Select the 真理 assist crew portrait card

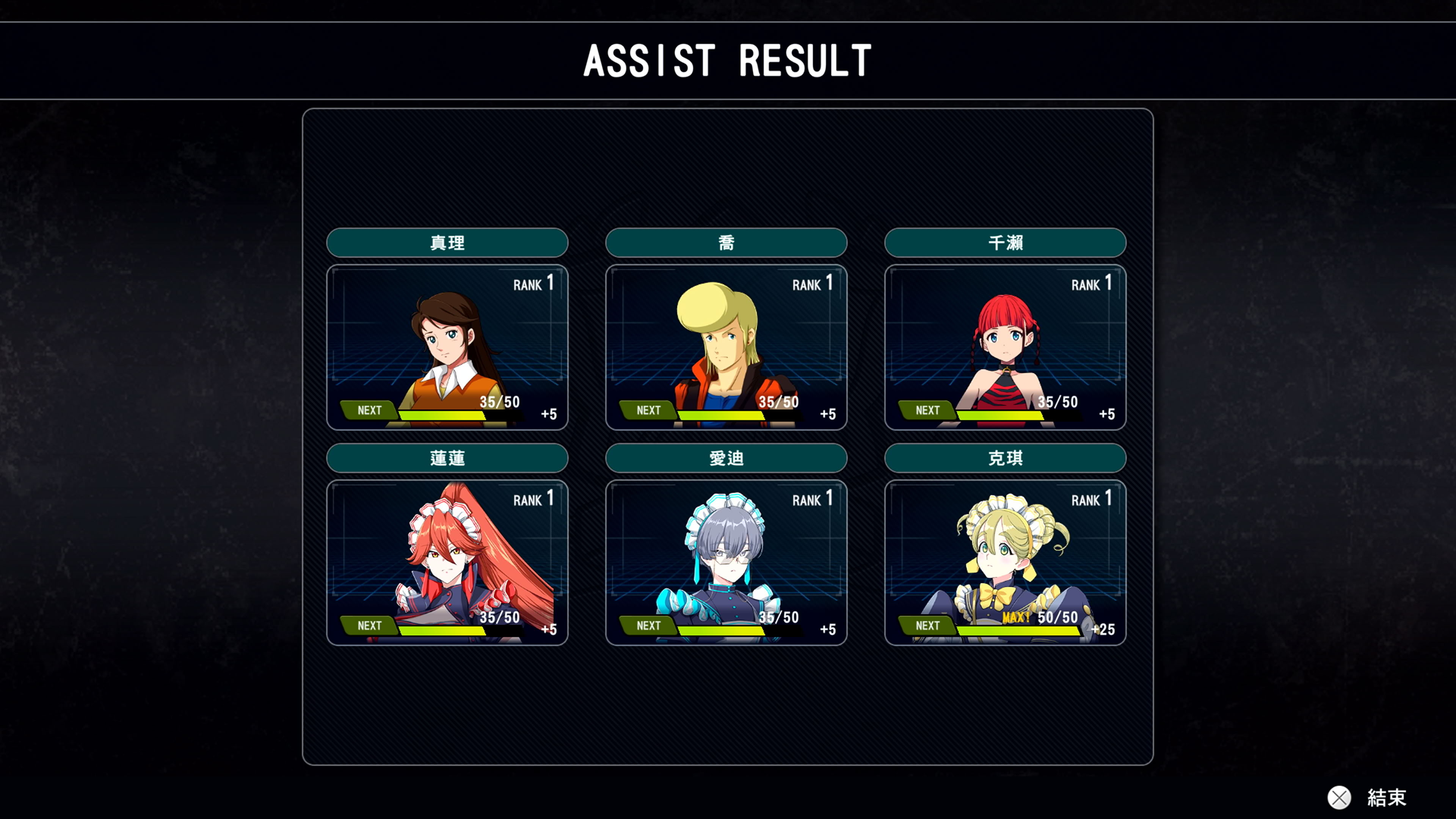pyautogui.click(x=447, y=347)
